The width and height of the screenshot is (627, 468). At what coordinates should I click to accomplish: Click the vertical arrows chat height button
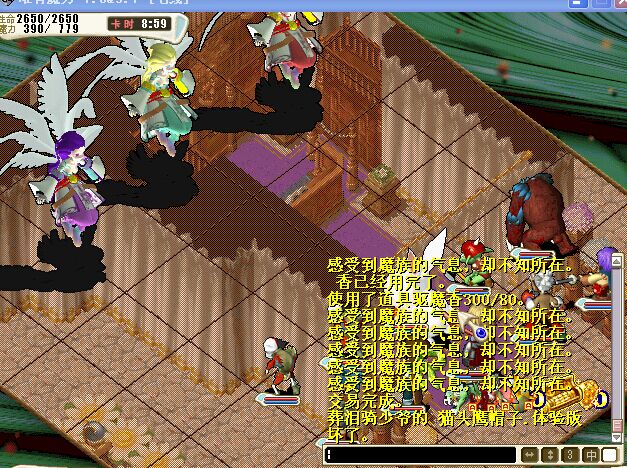click(550, 456)
